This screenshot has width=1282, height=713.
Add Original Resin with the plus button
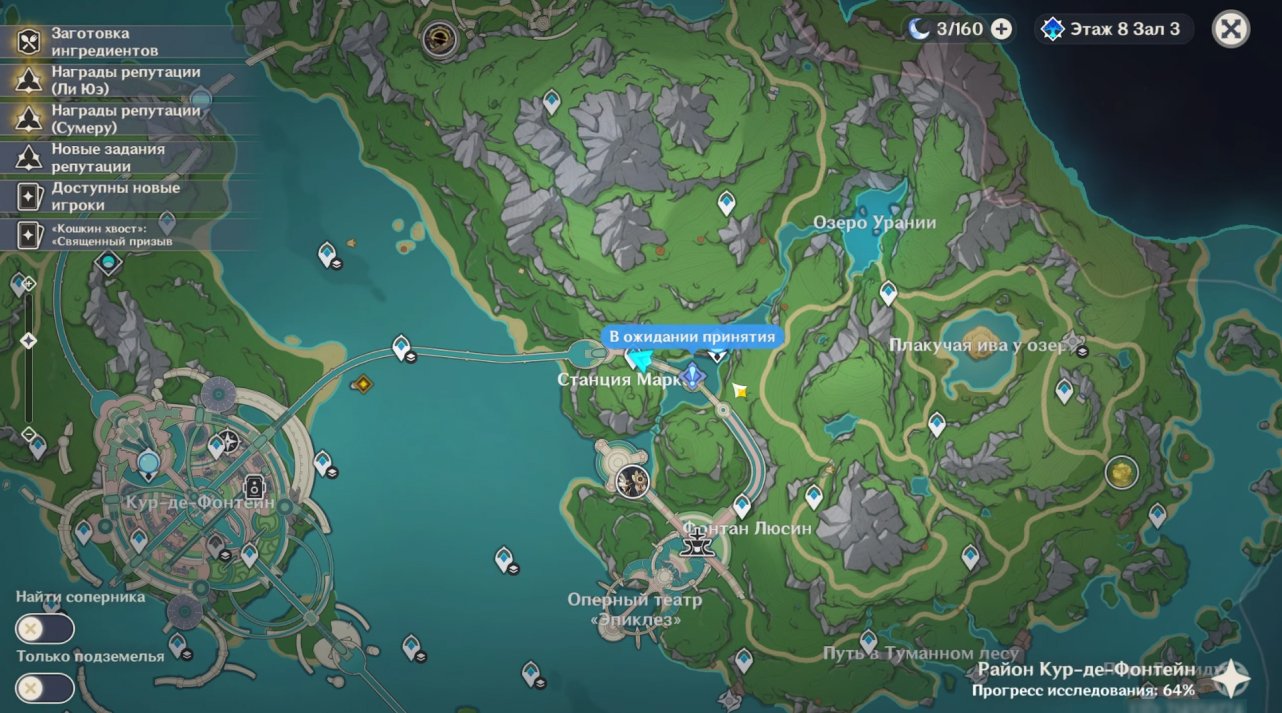point(1001,29)
